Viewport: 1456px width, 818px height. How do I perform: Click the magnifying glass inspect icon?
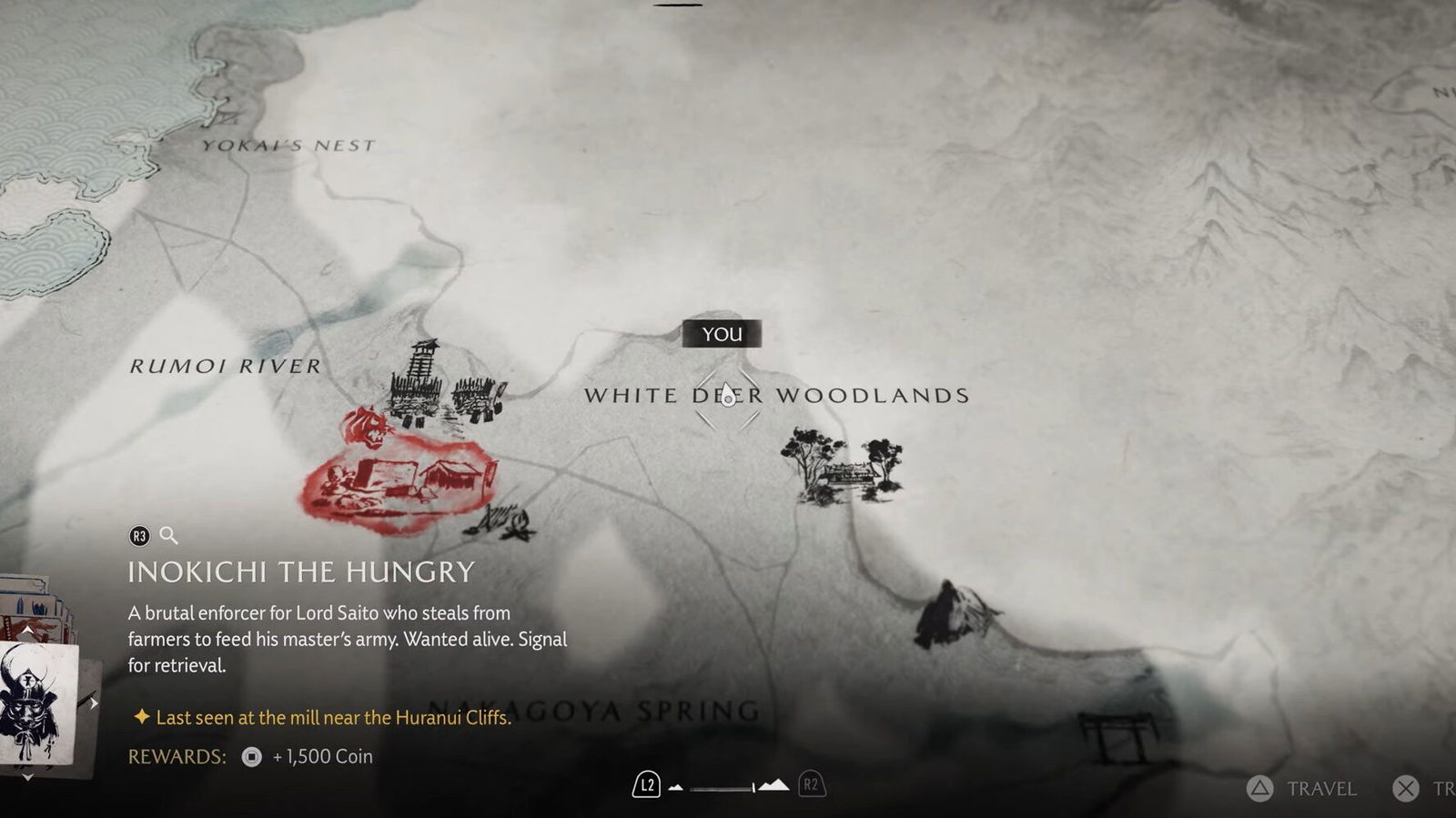(168, 536)
